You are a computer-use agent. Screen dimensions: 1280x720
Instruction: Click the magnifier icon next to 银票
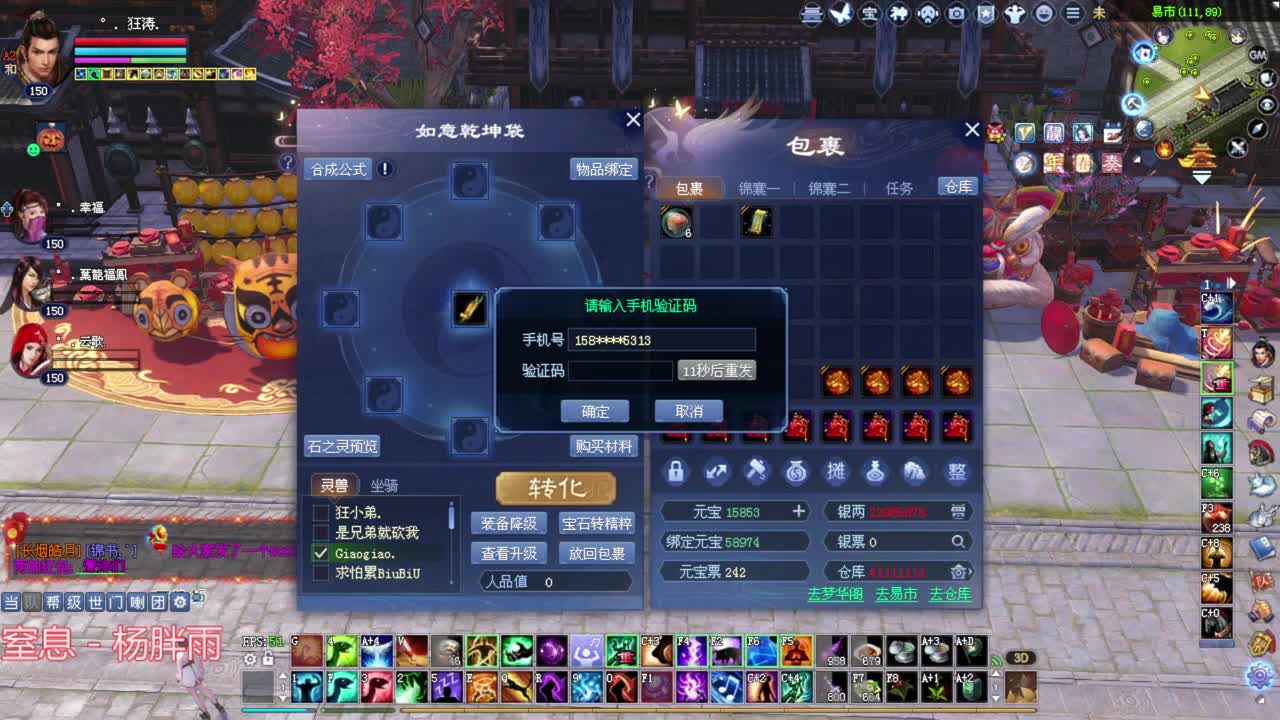[957, 539]
